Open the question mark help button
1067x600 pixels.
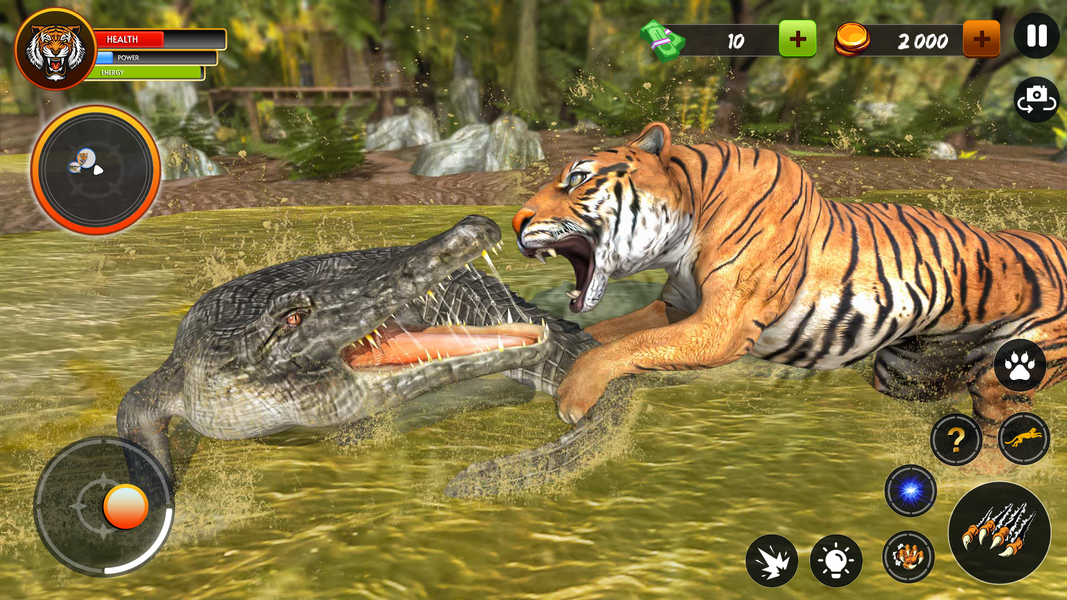[x=955, y=439]
